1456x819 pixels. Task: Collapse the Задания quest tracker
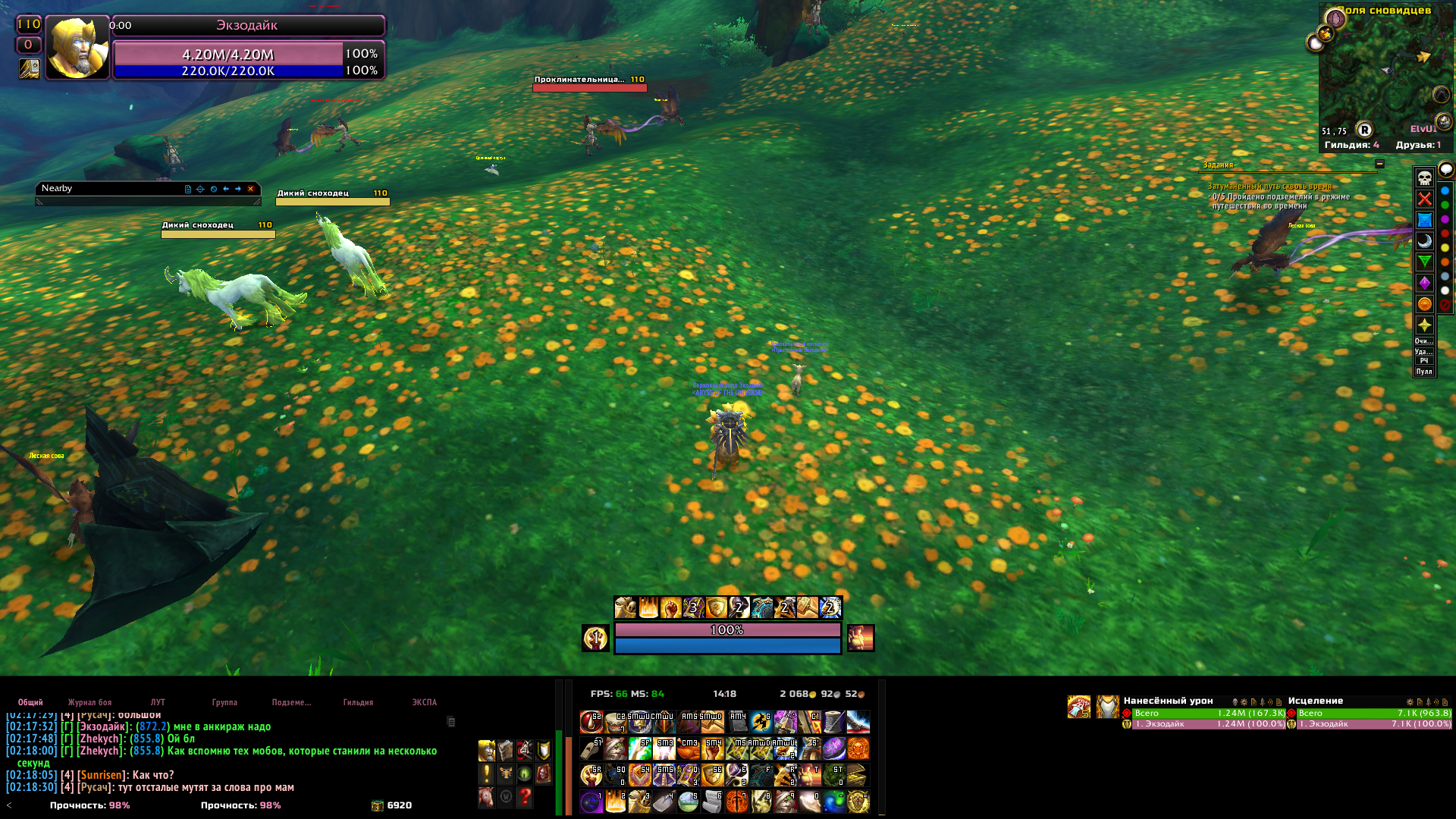[1379, 164]
